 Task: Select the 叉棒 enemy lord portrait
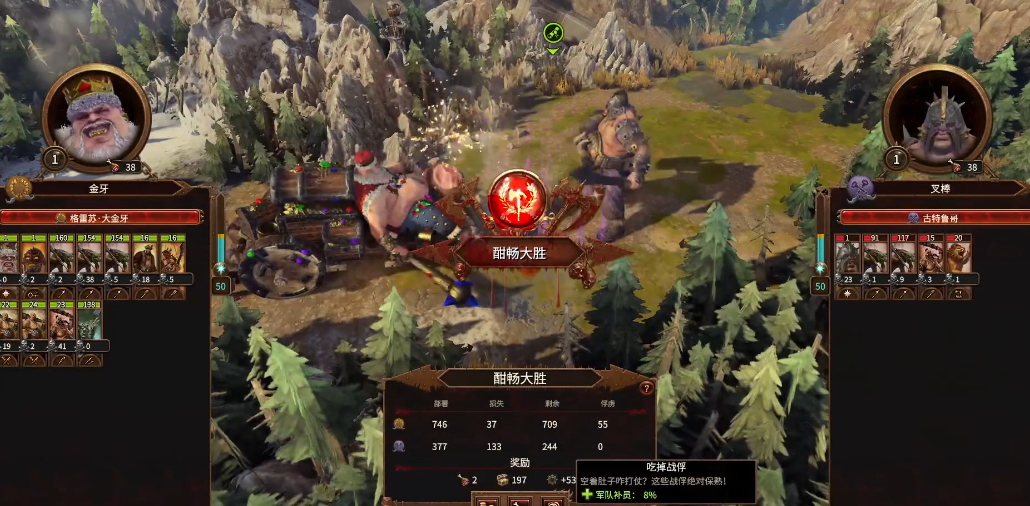pos(937,118)
